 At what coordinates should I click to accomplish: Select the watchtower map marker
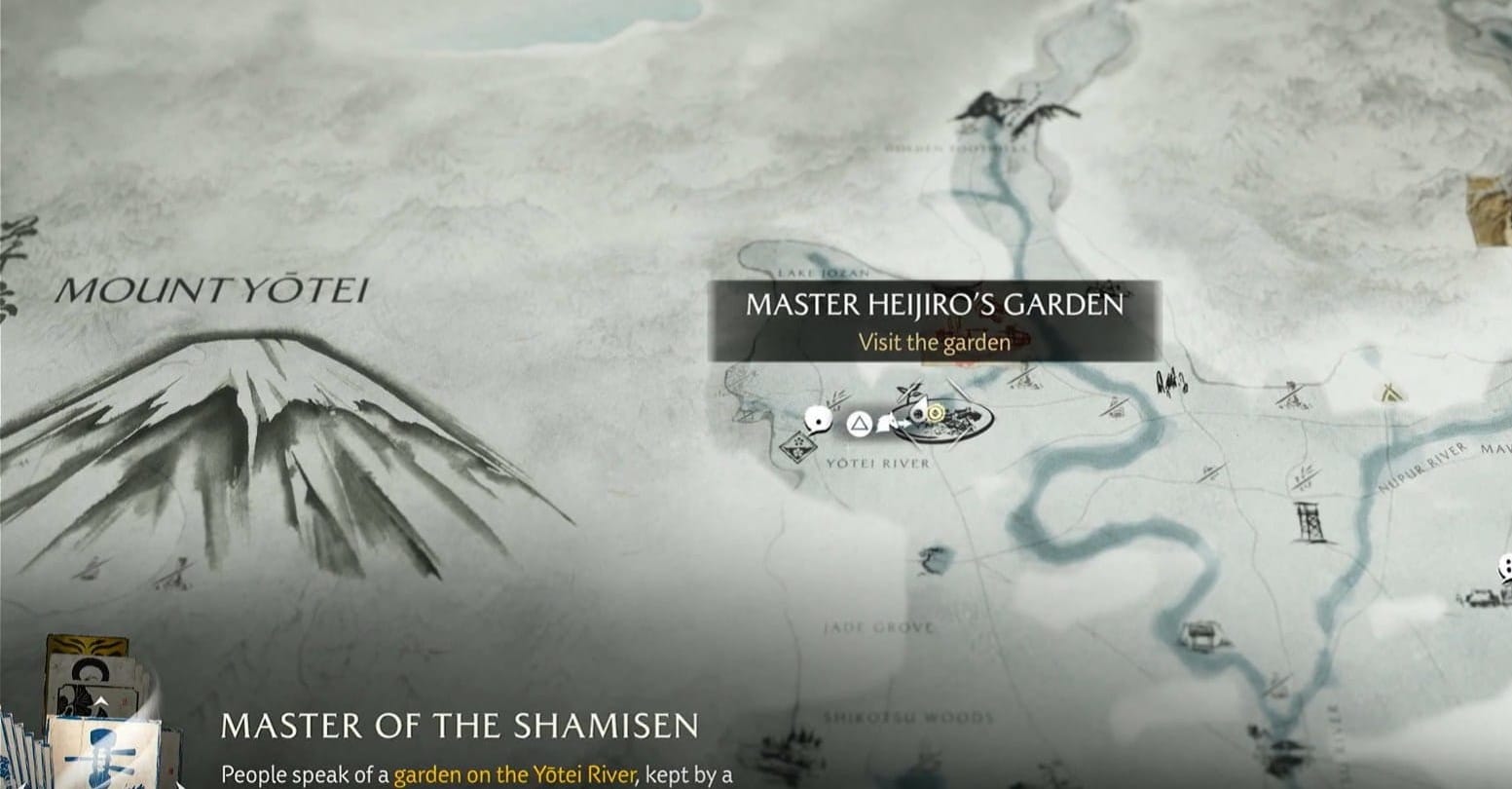pyautogui.click(x=1308, y=522)
